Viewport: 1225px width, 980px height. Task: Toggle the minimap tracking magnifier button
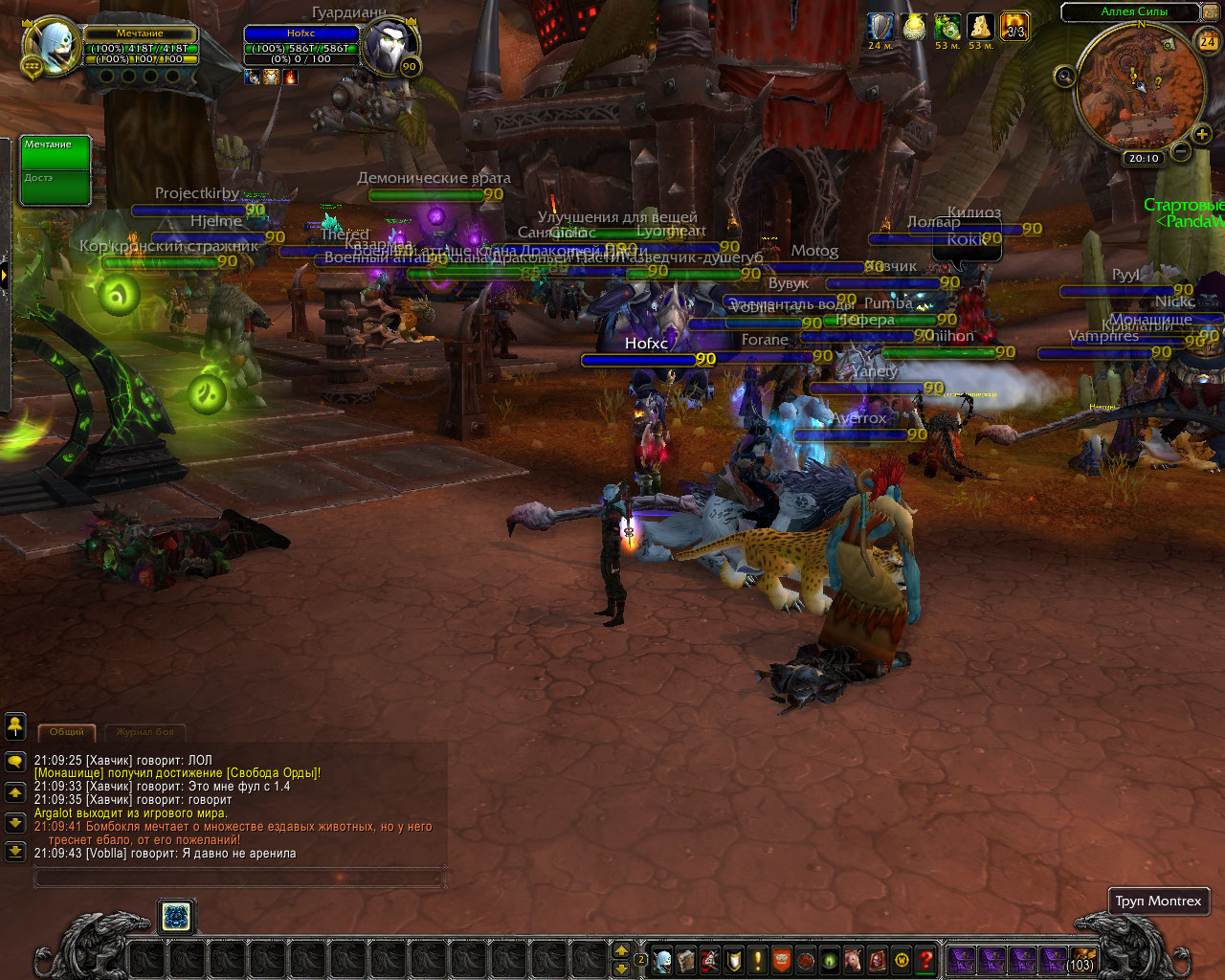(1064, 77)
